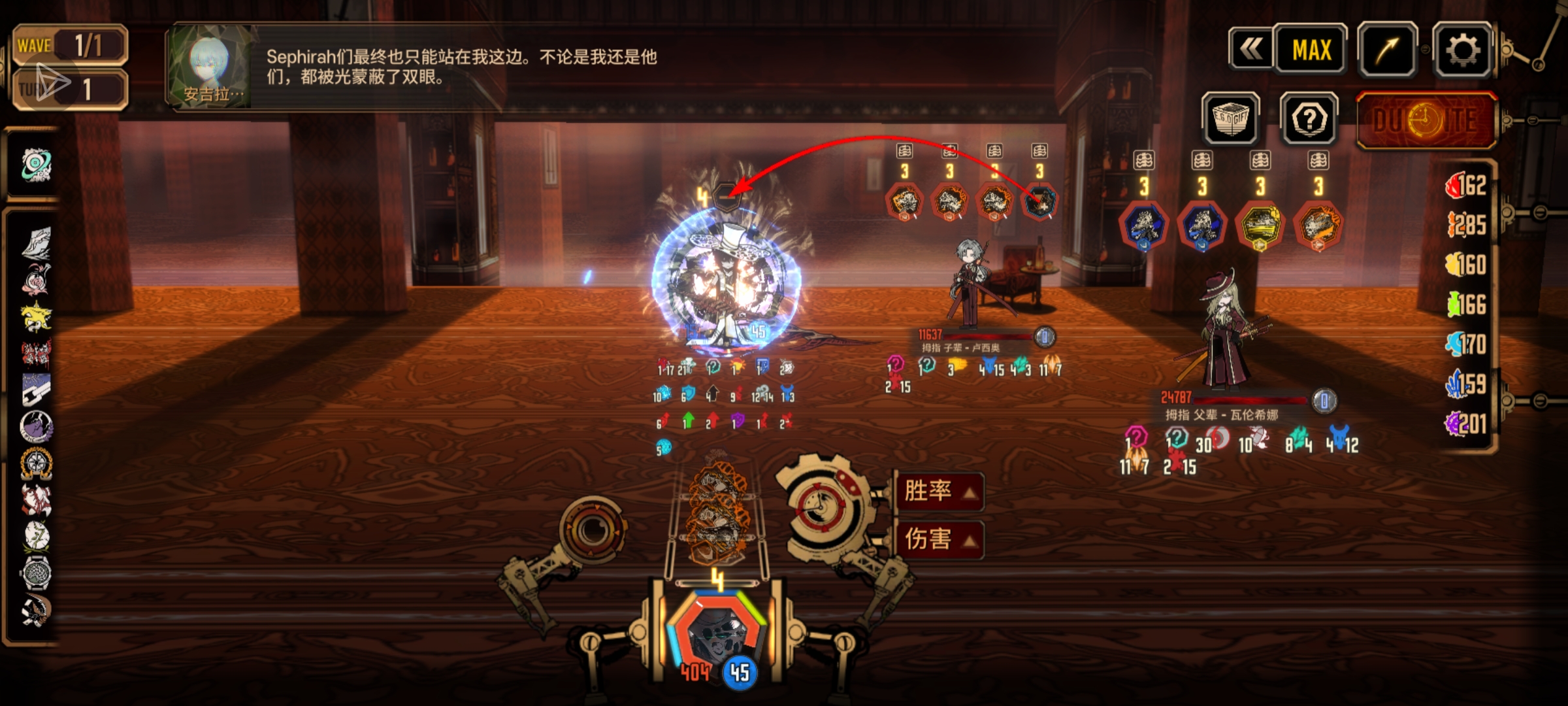Click the double-chevron rewind button
Viewport: 1568px width, 706px height.
(x=1250, y=49)
